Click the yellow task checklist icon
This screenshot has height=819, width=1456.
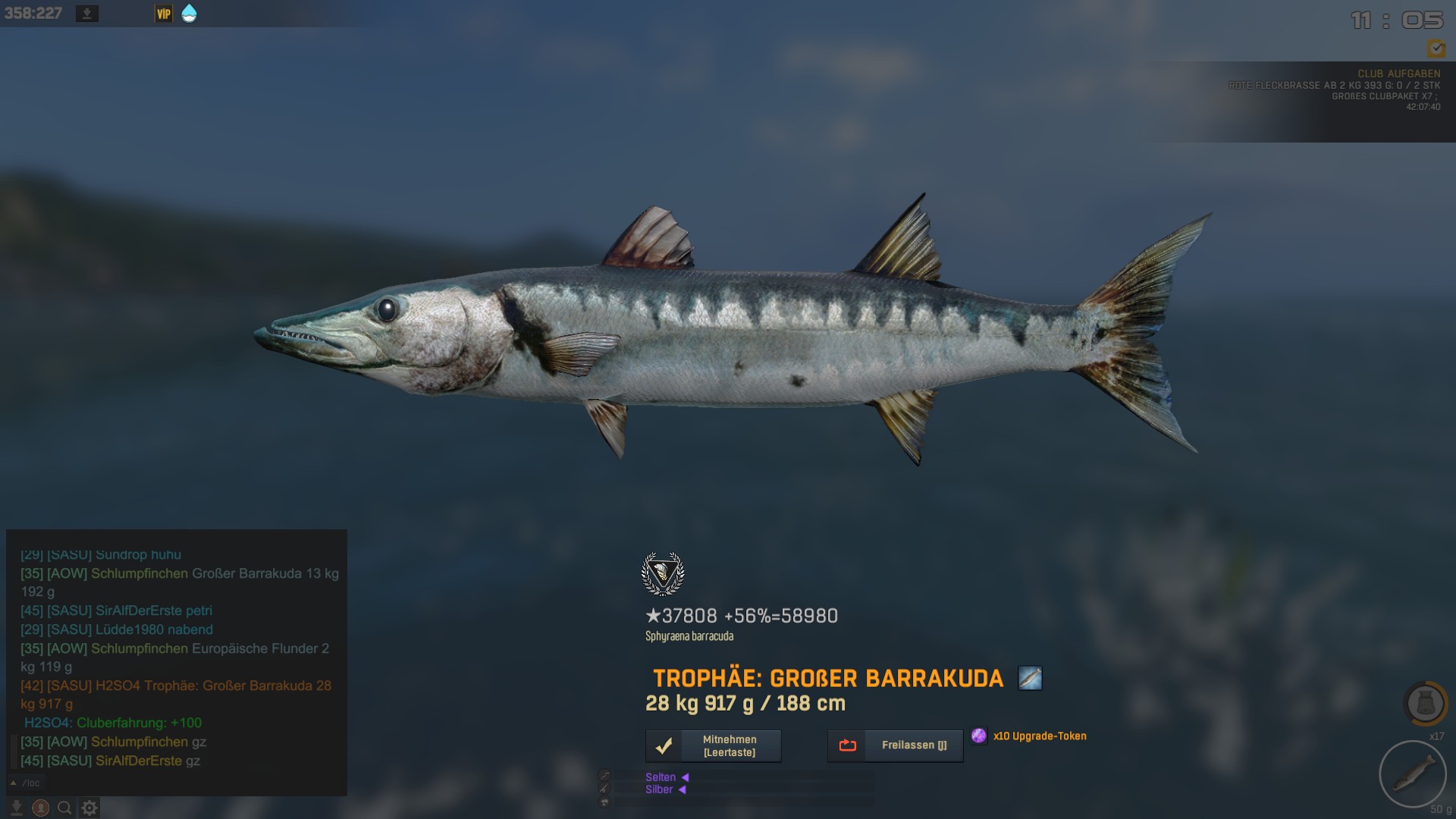(x=1436, y=49)
